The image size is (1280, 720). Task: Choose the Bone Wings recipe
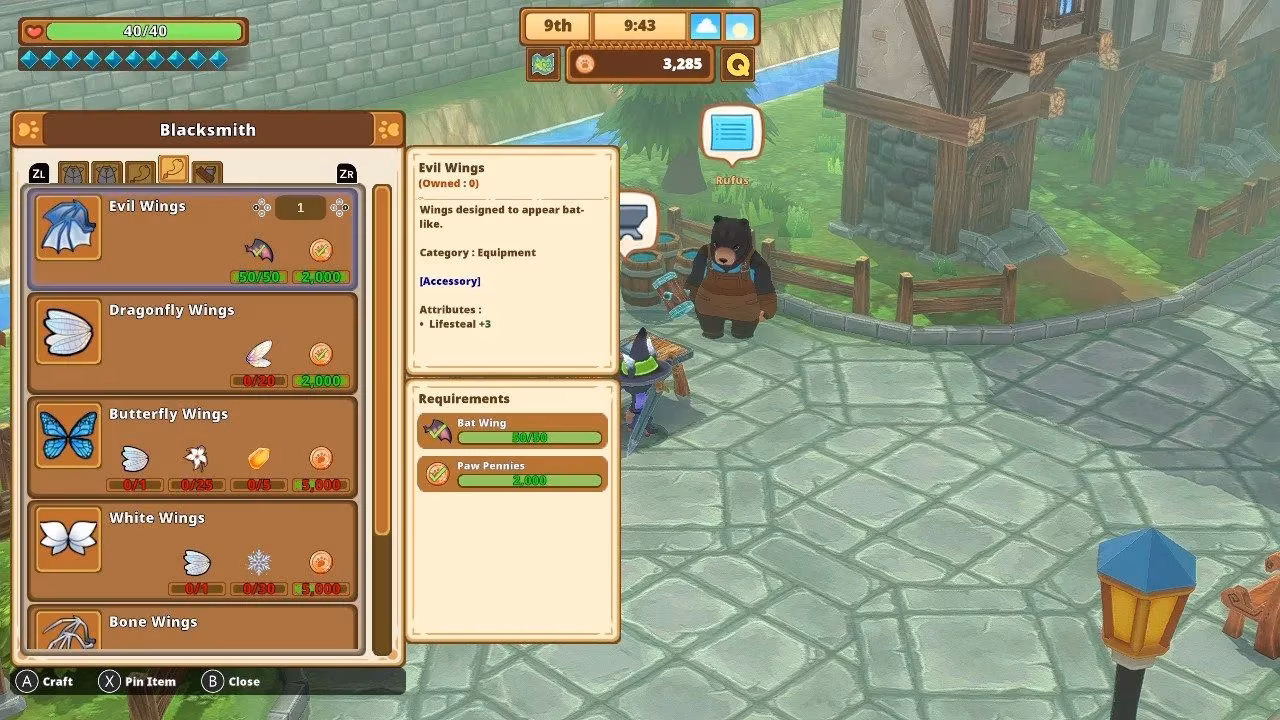192,628
